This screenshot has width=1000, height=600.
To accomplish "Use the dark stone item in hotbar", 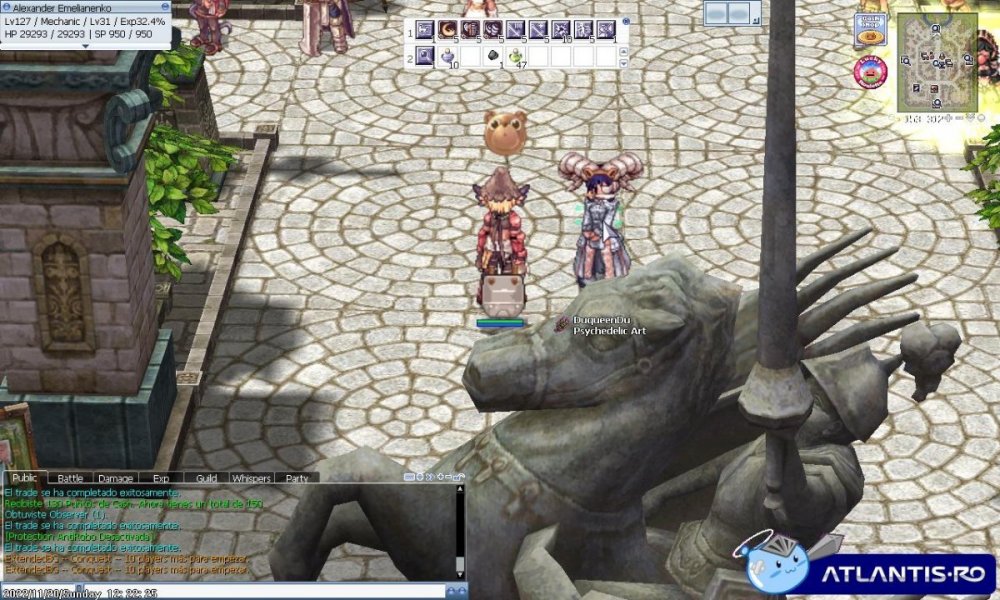I will [494, 56].
